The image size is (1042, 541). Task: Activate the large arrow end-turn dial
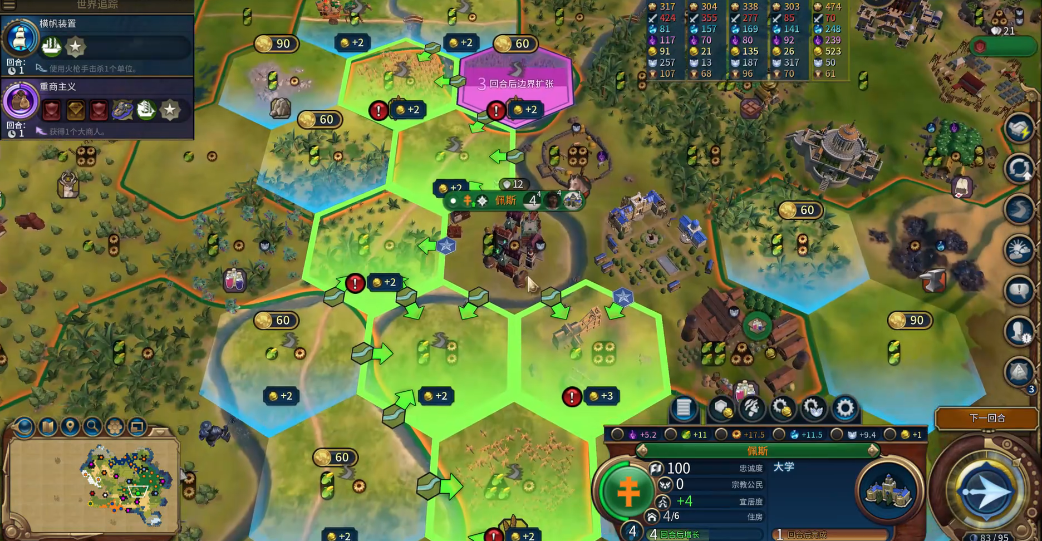[x=984, y=491]
